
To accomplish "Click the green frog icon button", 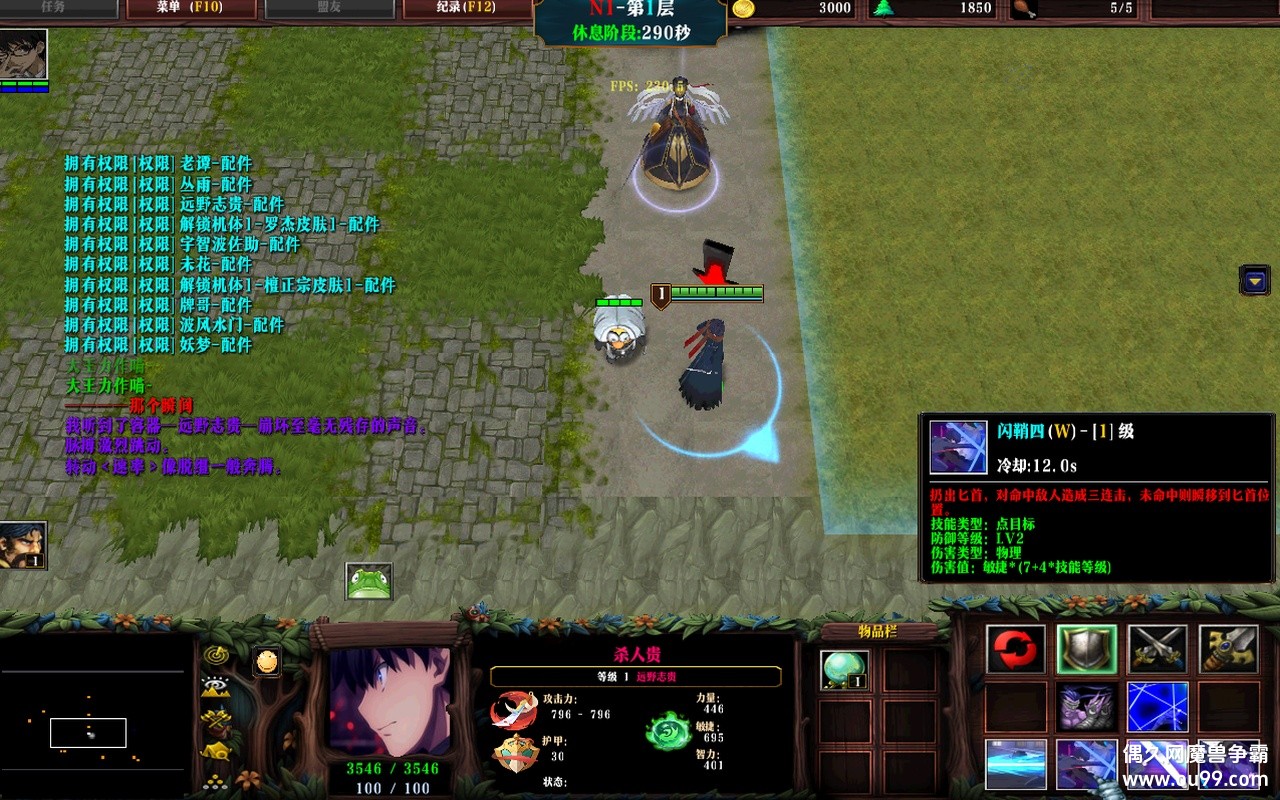I will (x=369, y=581).
